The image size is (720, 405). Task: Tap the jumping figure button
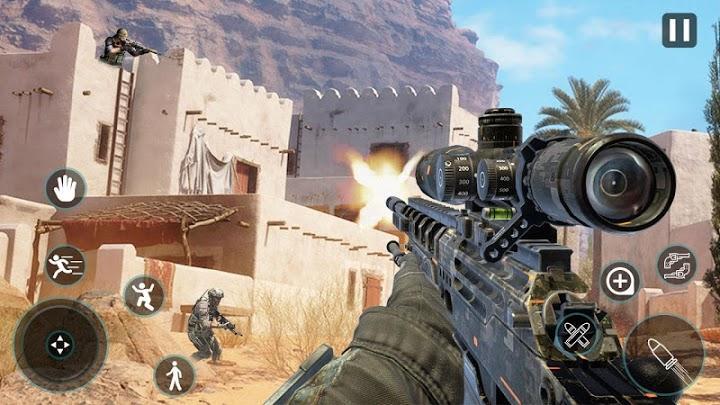coord(143,295)
